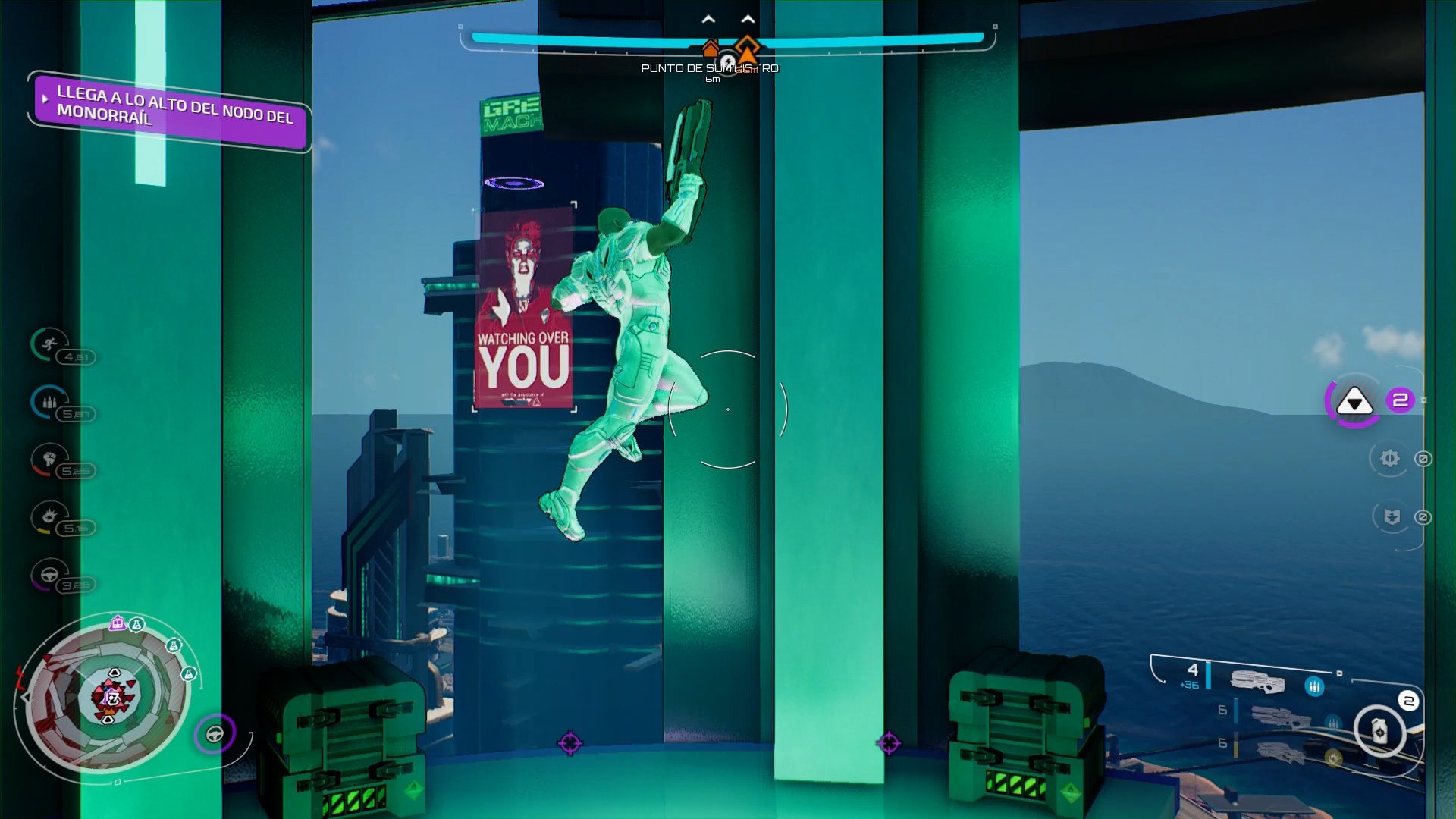Viewport: 1456px width, 819px height.
Task: Expand the right chevron arrow above the compass bar
Action: 749,17
